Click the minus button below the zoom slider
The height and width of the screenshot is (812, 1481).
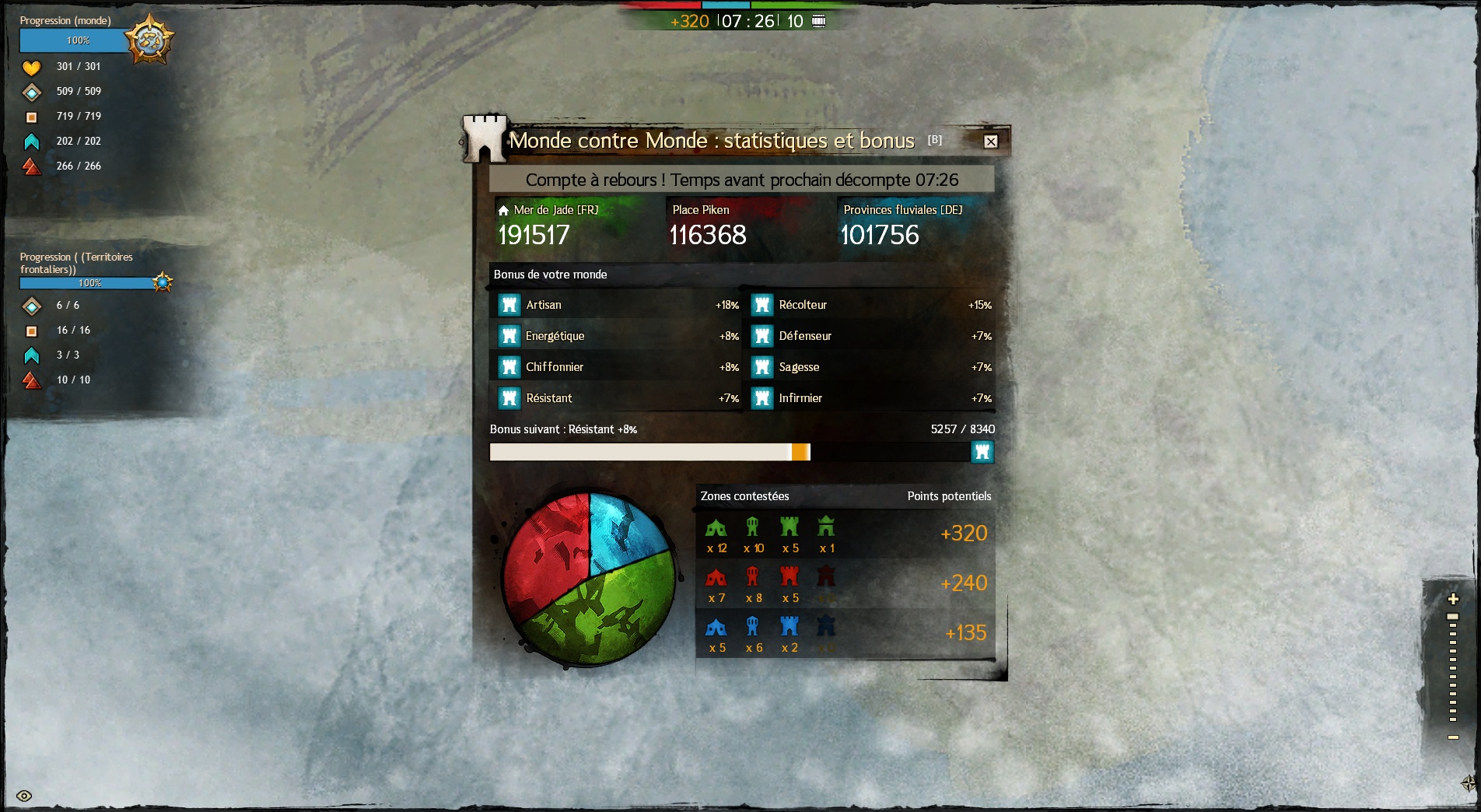point(1452,737)
